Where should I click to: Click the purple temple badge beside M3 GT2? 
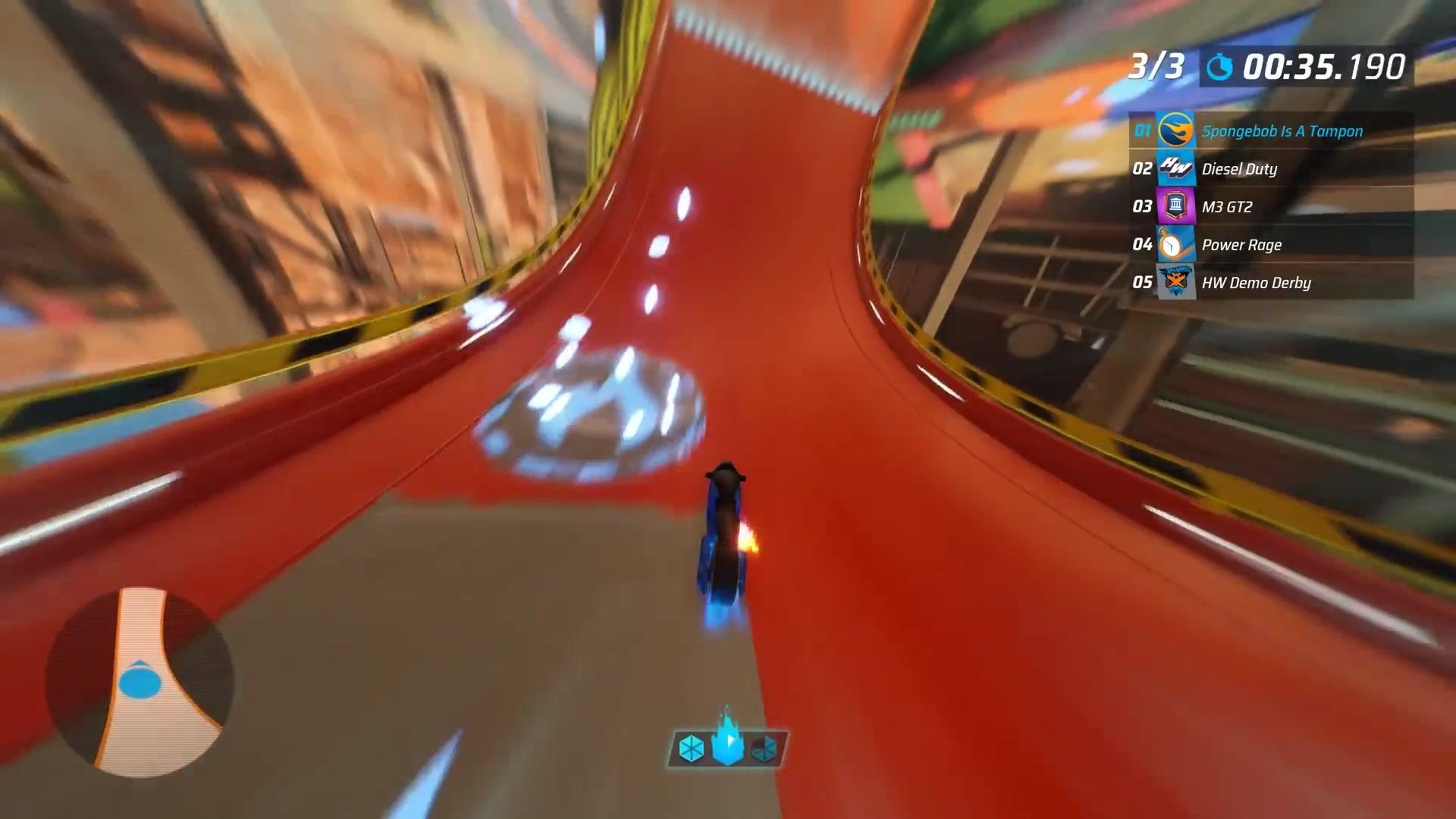(x=1175, y=206)
